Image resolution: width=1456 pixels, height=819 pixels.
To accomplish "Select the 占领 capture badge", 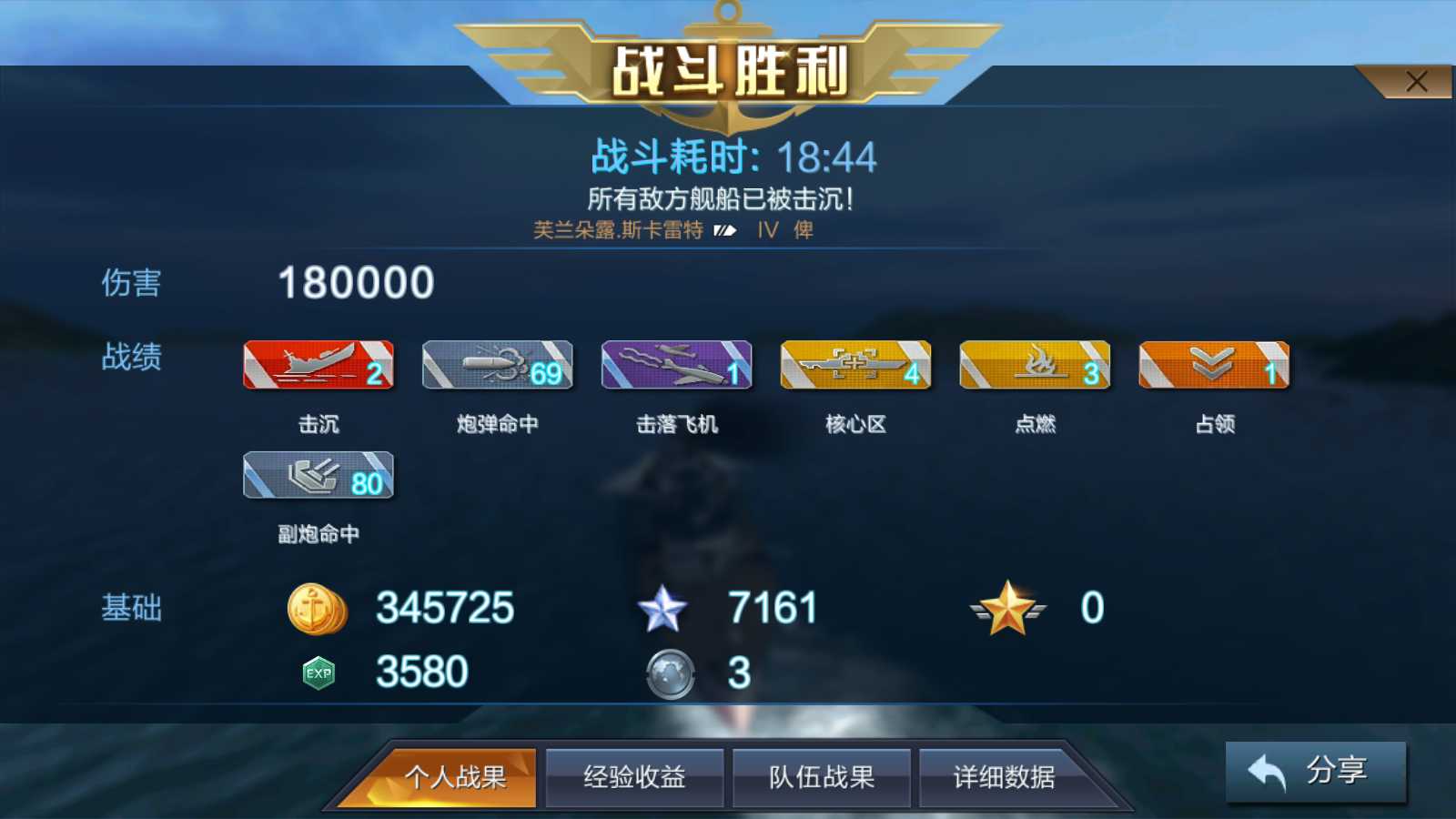I will pyautogui.click(x=1214, y=364).
